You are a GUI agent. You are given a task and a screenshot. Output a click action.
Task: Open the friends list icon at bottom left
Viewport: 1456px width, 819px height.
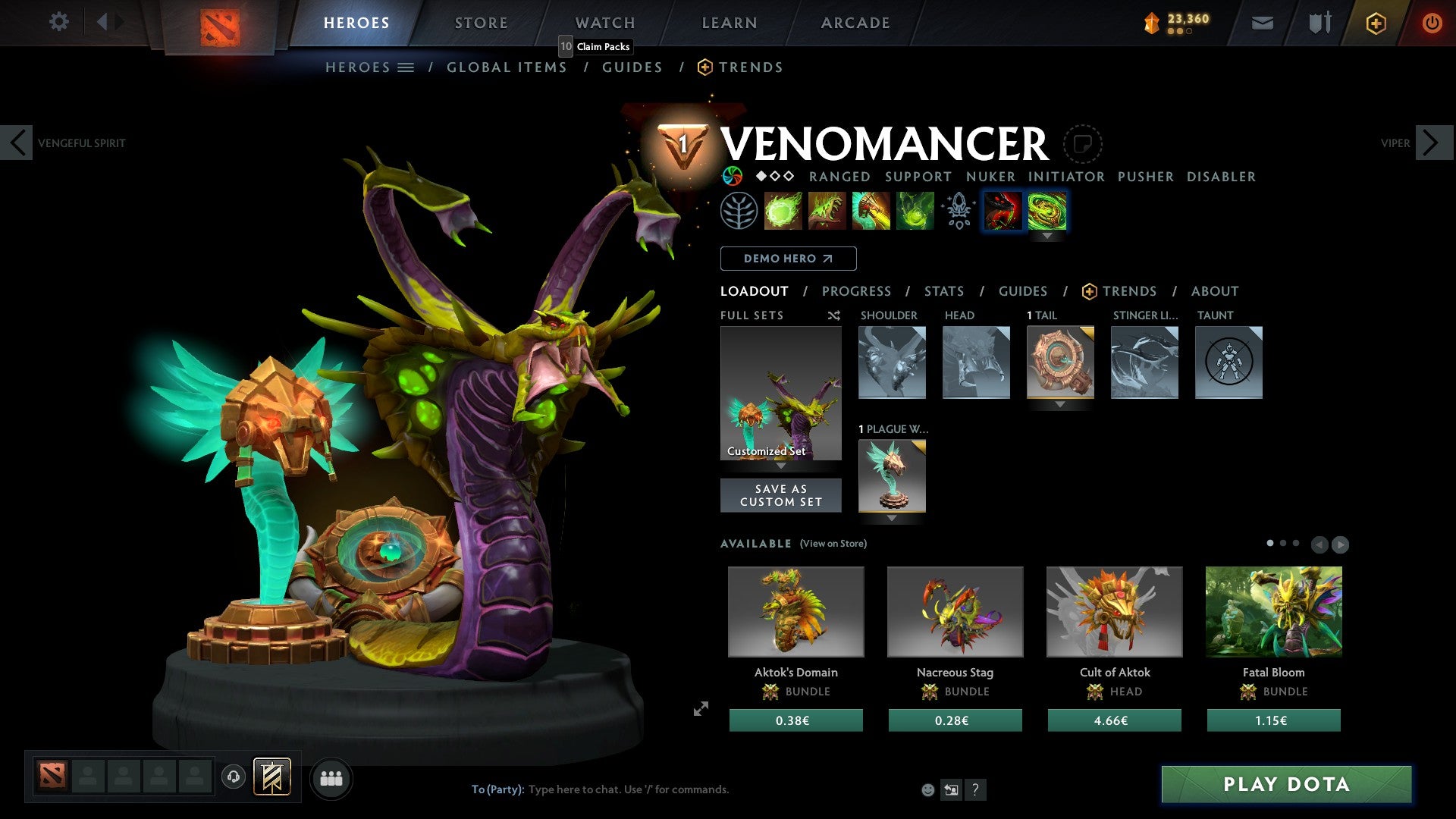pos(331,778)
